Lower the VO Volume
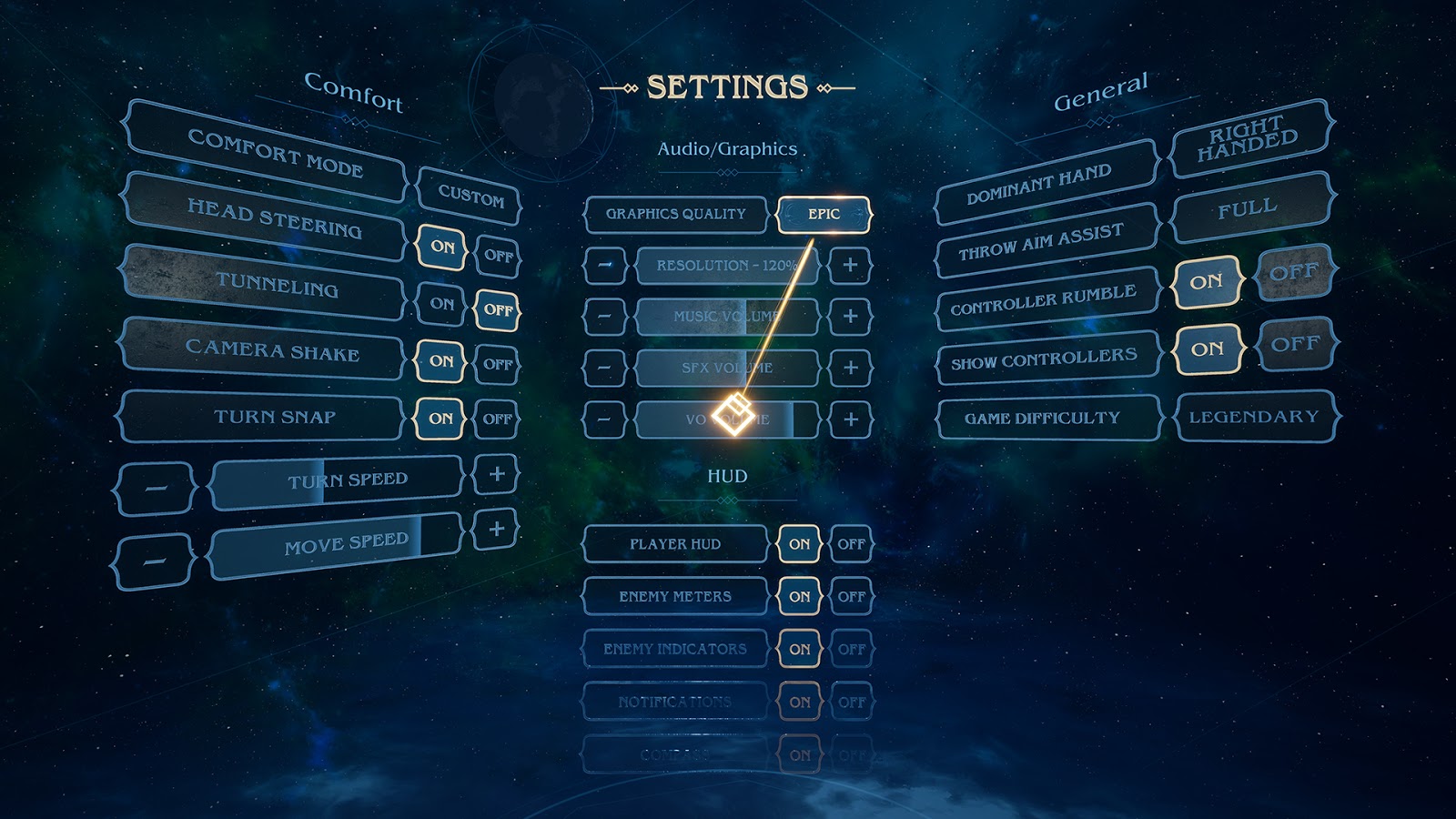Screen dimensions: 1456x819 [x=604, y=420]
